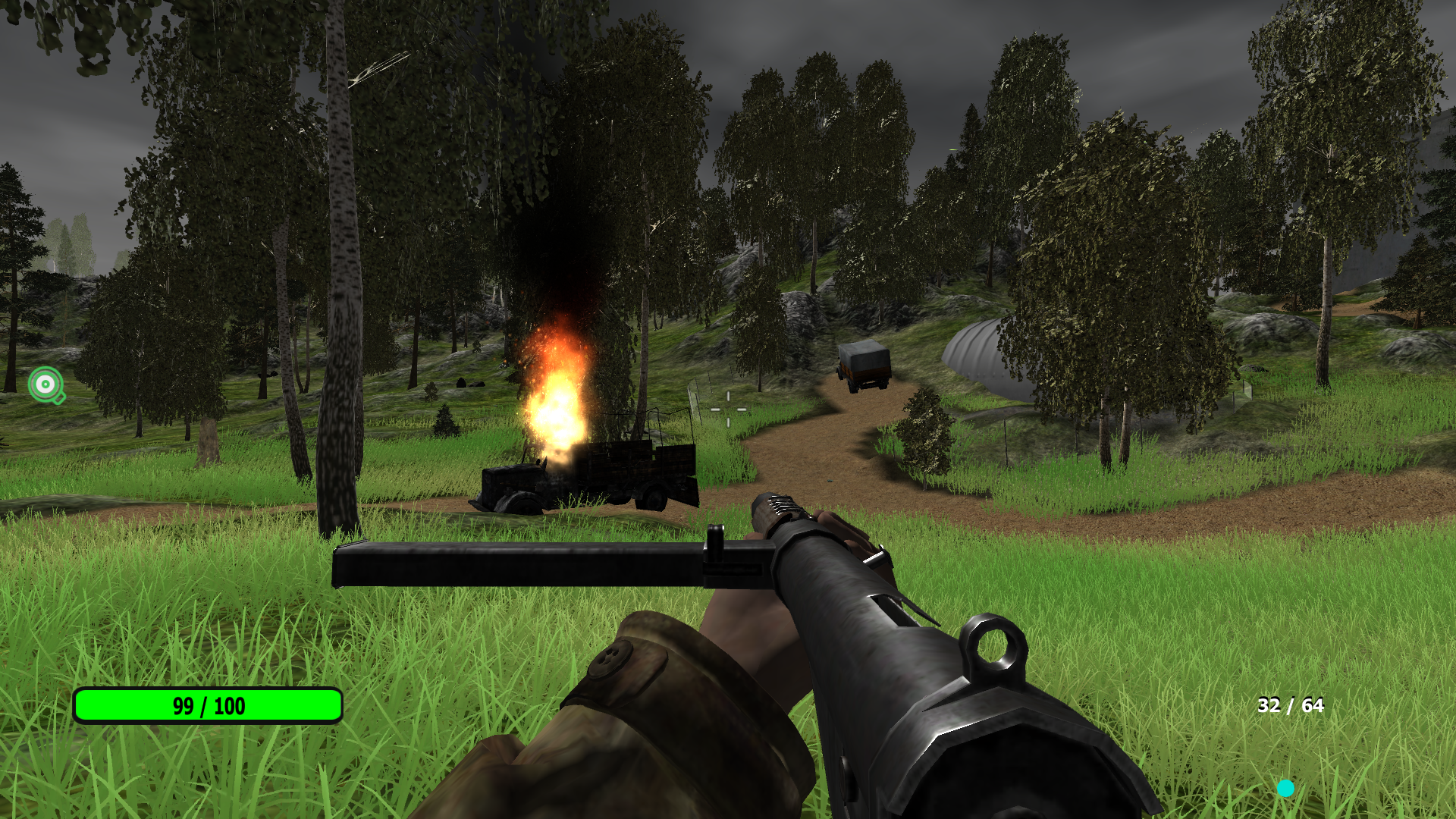Click the crosshair reticle

[728, 409]
